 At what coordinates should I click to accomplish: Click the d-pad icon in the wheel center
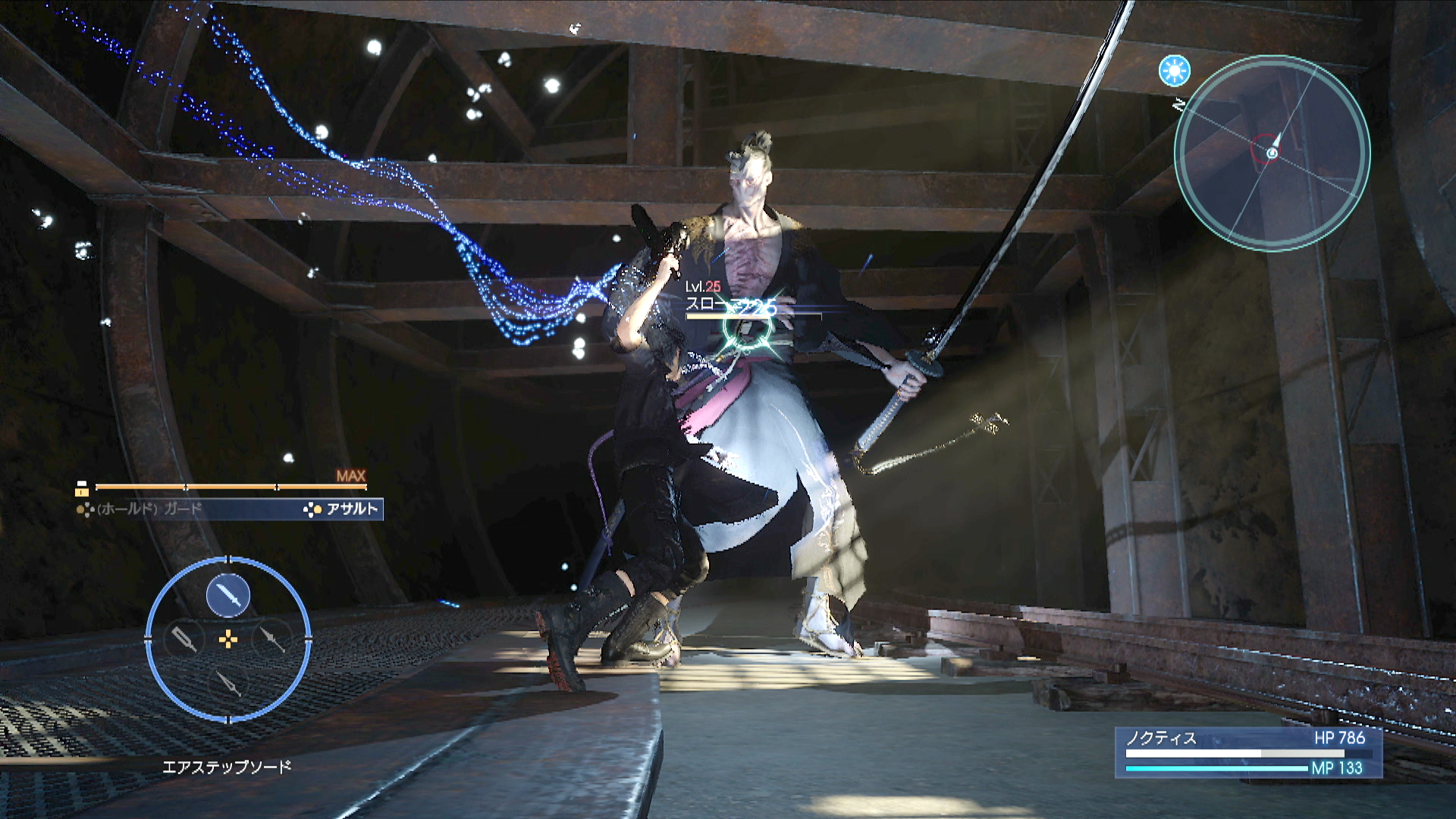click(x=227, y=639)
